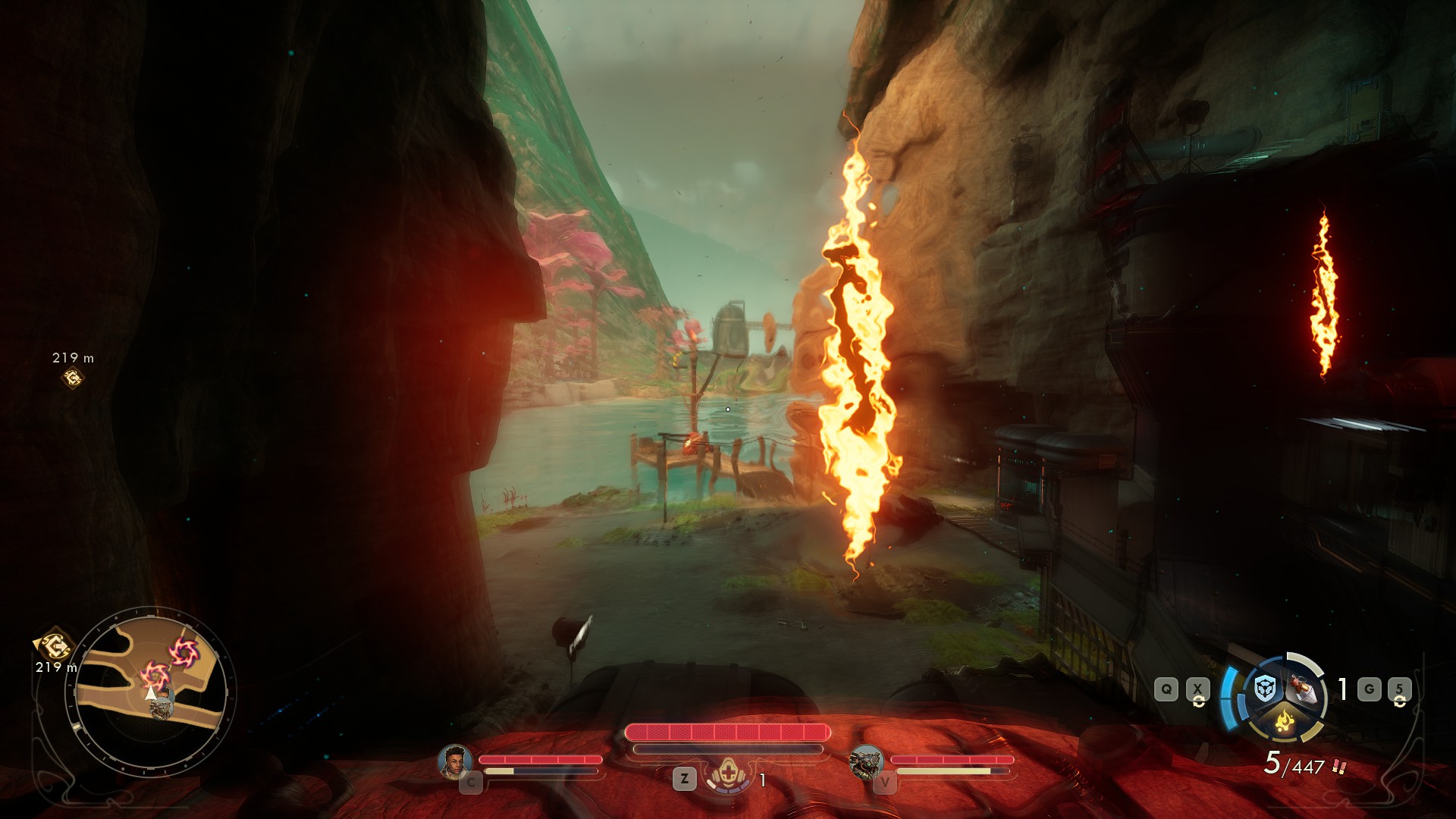Viewport: 1456px width, 819px height.
Task: Select the throwable grenade flask icon
Action: point(1302,688)
